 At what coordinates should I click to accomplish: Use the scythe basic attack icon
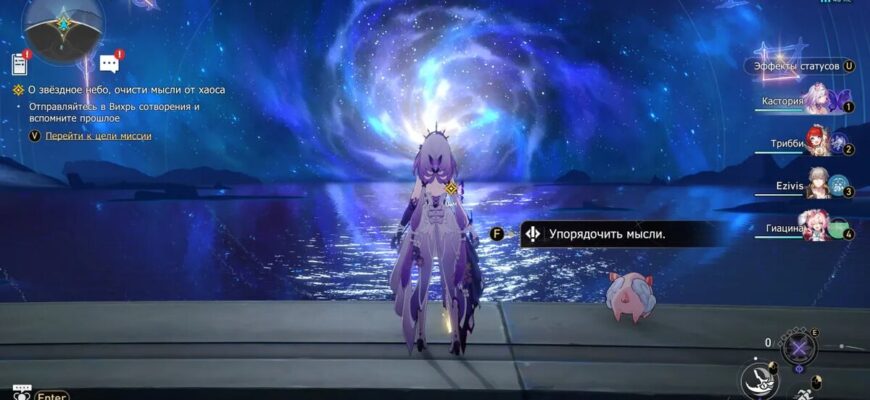[759, 381]
